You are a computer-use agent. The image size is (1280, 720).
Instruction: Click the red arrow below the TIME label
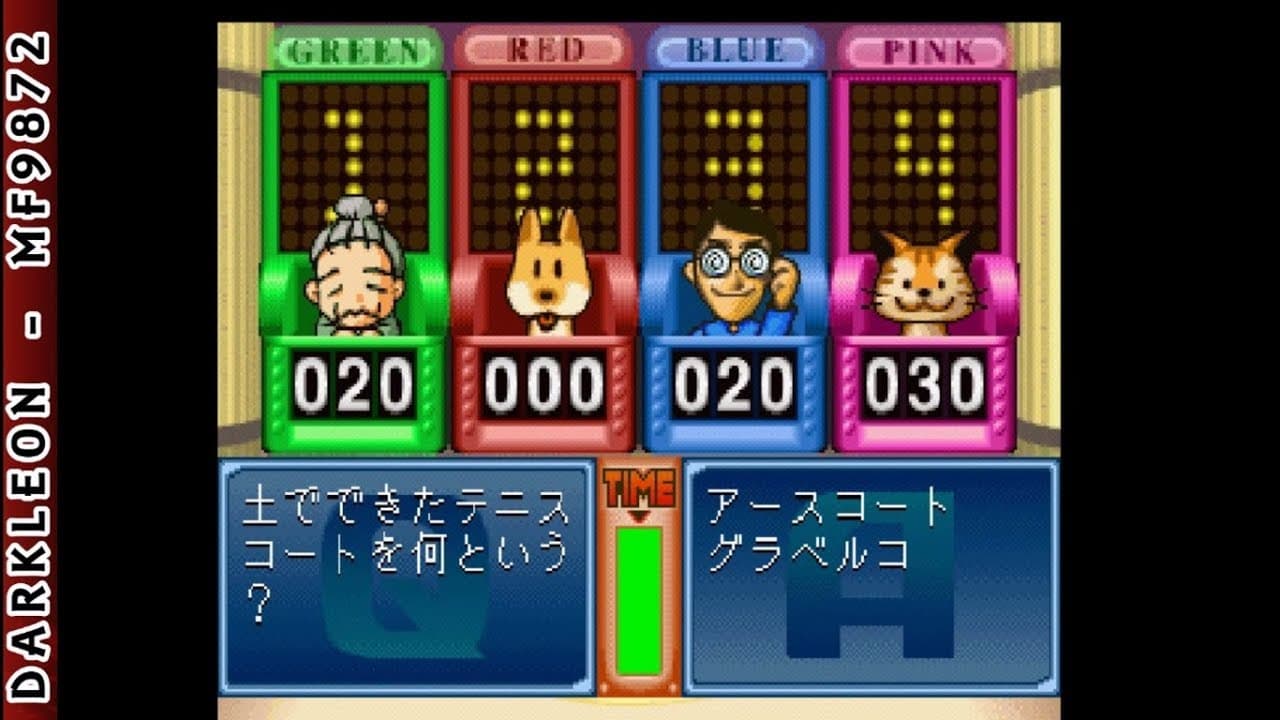(x=641, y=515)
